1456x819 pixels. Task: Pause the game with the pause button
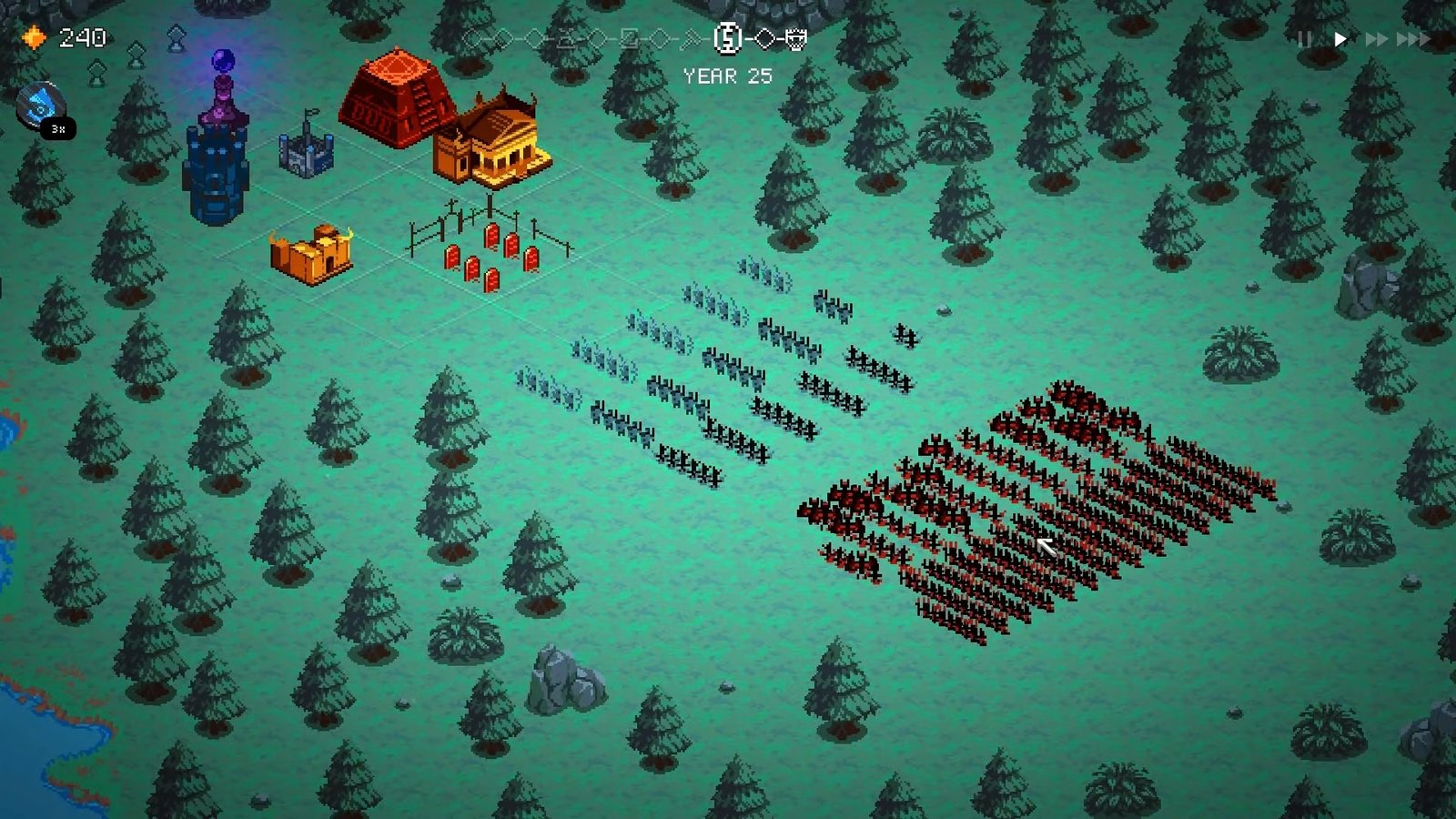click(x=1304, y=39)
